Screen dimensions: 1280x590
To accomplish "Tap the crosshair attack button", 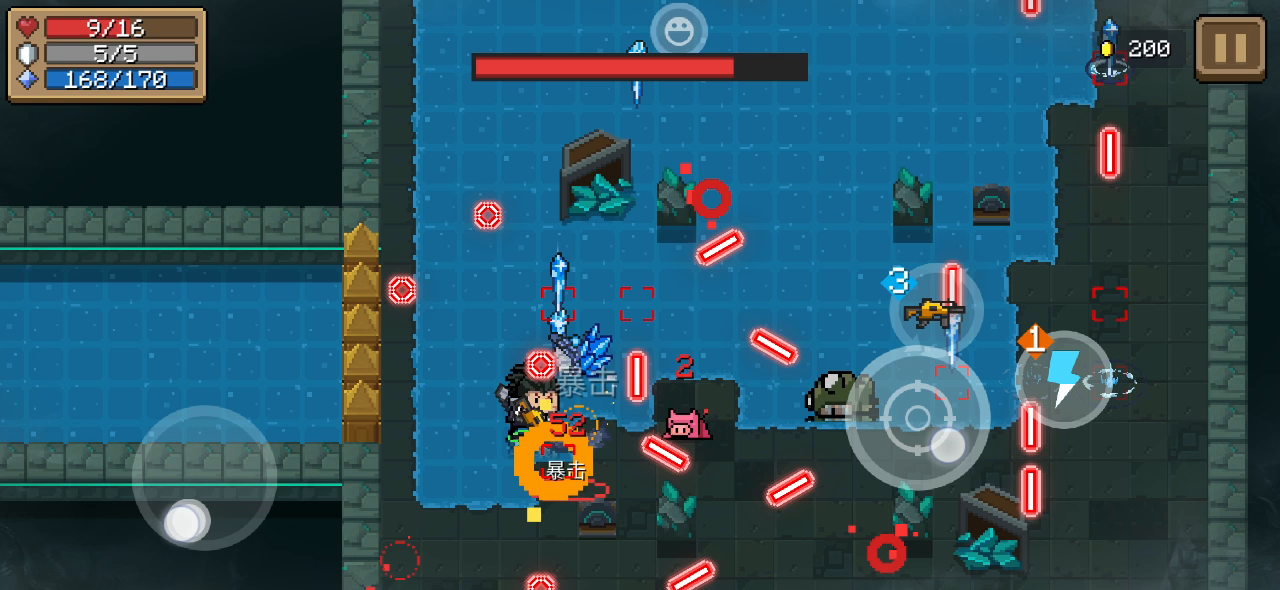I will [x=918, y=418].
